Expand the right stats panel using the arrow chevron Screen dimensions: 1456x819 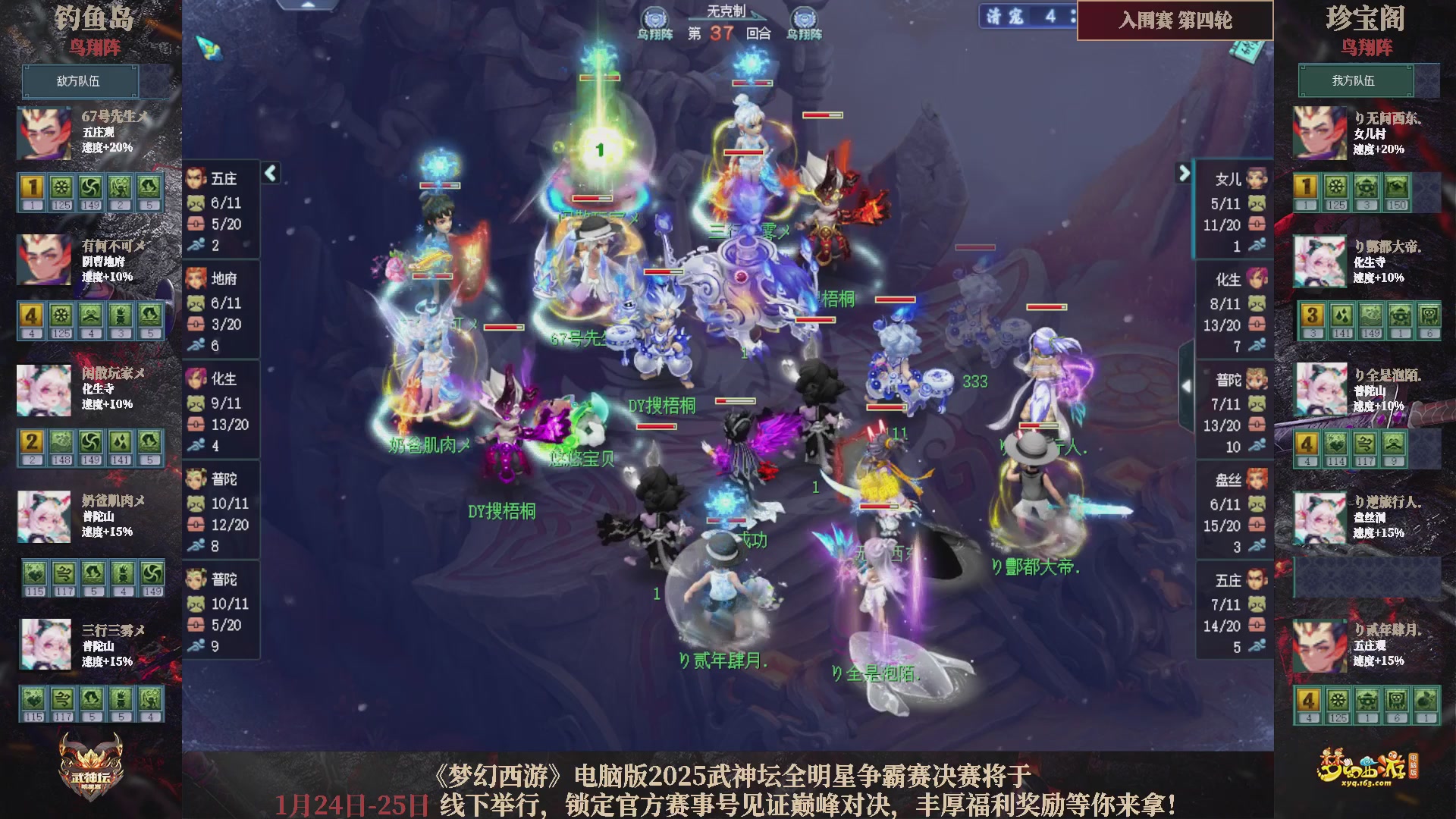click(x=1184, y=173)
